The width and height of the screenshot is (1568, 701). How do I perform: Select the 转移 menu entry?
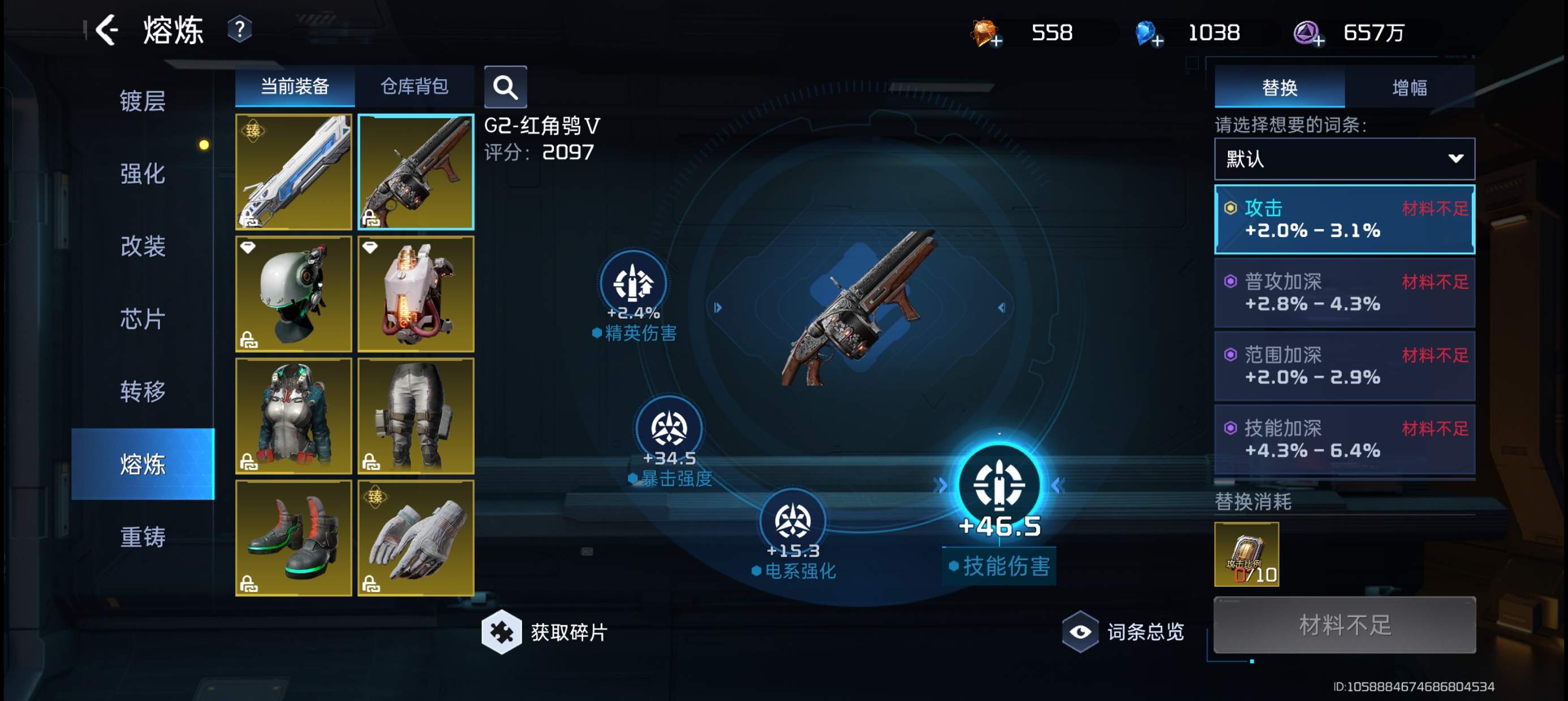coord(143,391)
